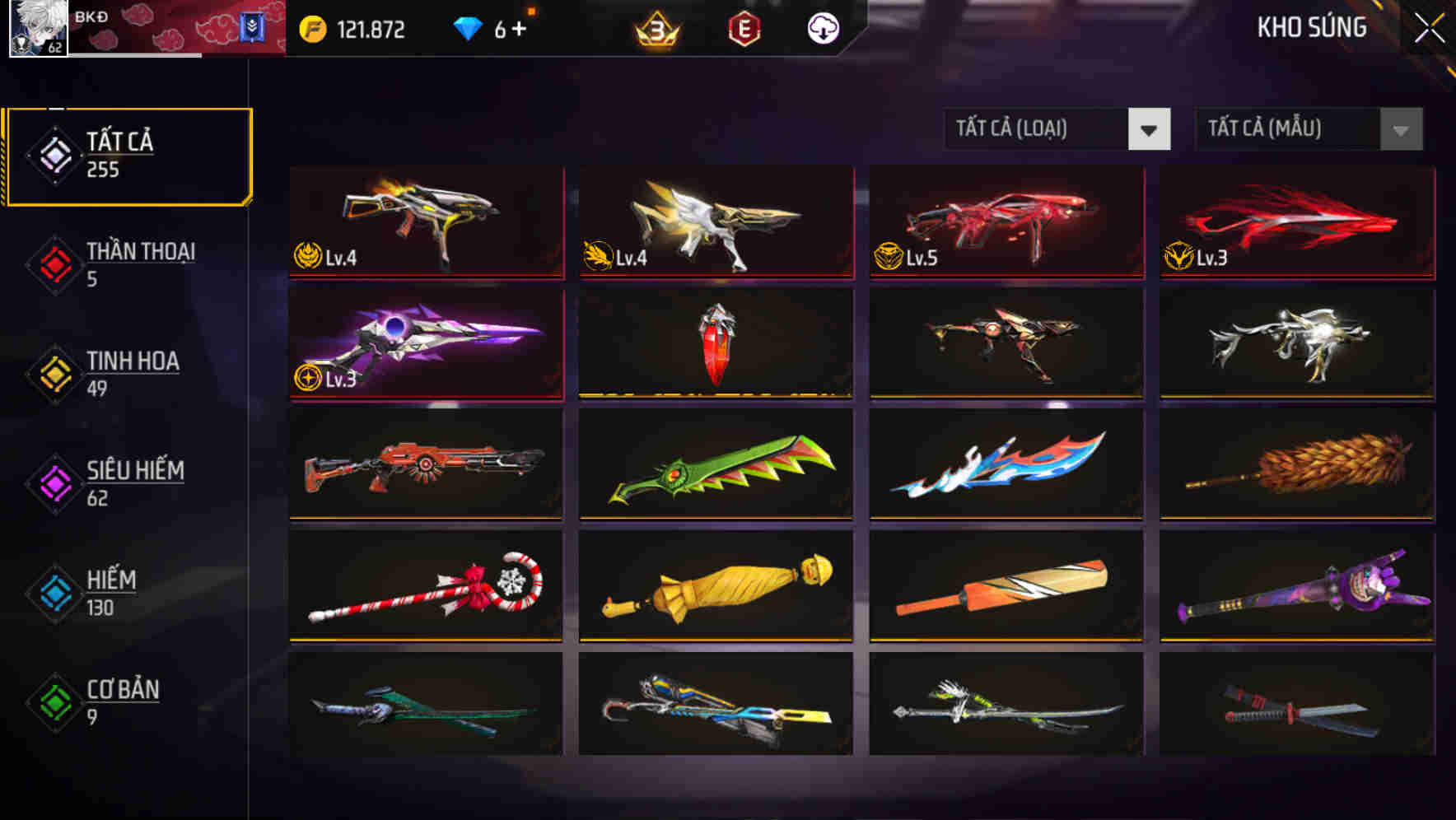Select the candy cane weapon thumbnail
The width and height of the screenshot is (1456, 820).
pyautogui.click(x=425, y=585)
